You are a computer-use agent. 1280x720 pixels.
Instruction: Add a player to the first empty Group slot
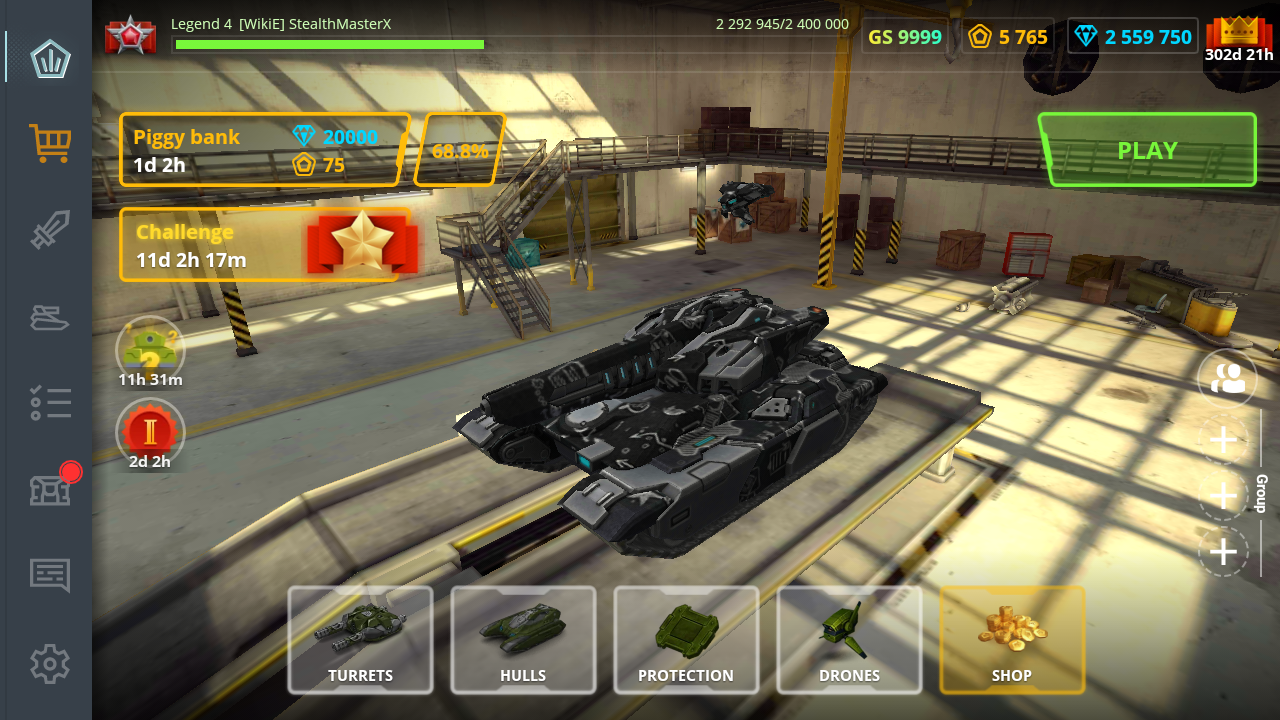click(1222, 438)
